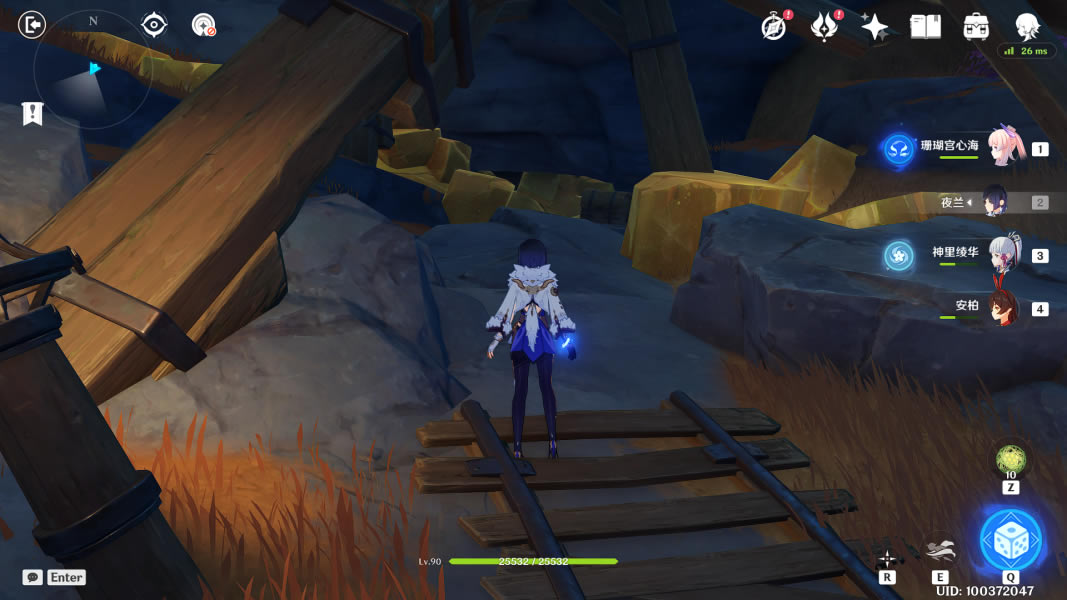
Task: Click the exit-door icon beside the minimap
Action: 33,25
